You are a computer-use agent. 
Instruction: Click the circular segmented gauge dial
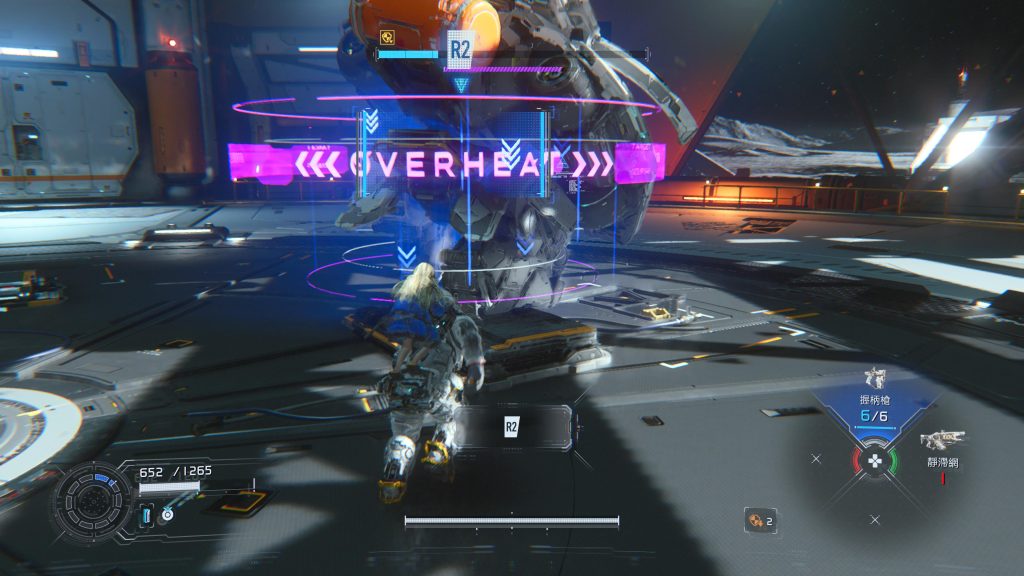coord(91,498)
